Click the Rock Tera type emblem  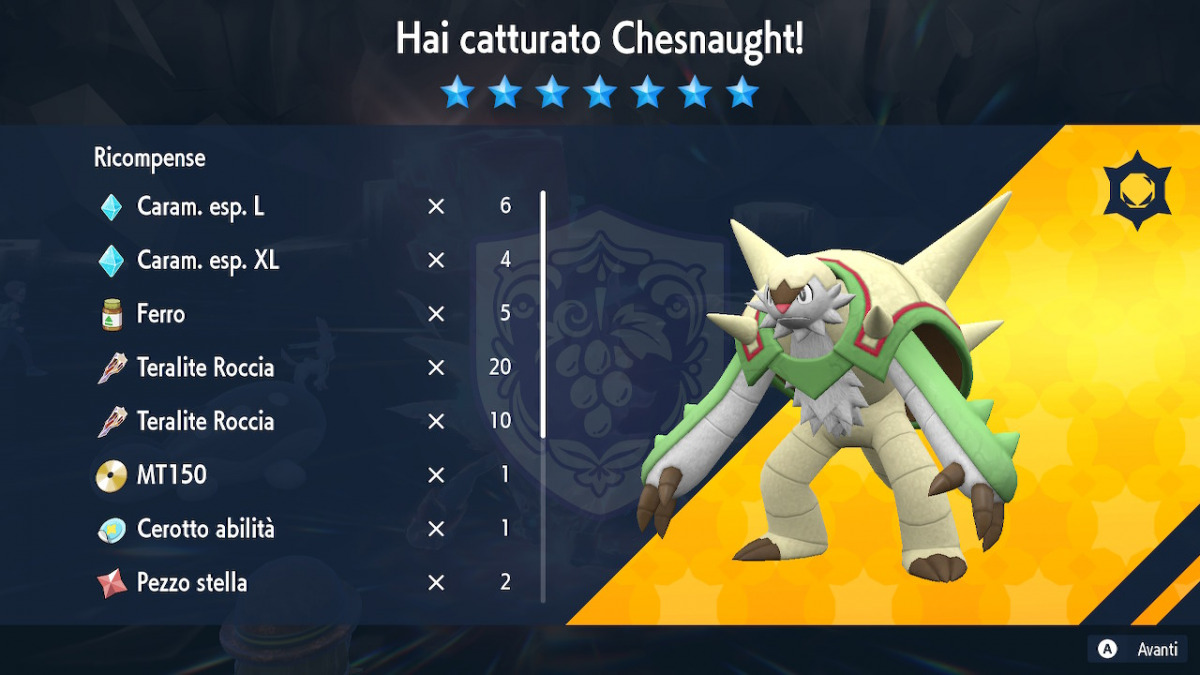point(1139,191)
